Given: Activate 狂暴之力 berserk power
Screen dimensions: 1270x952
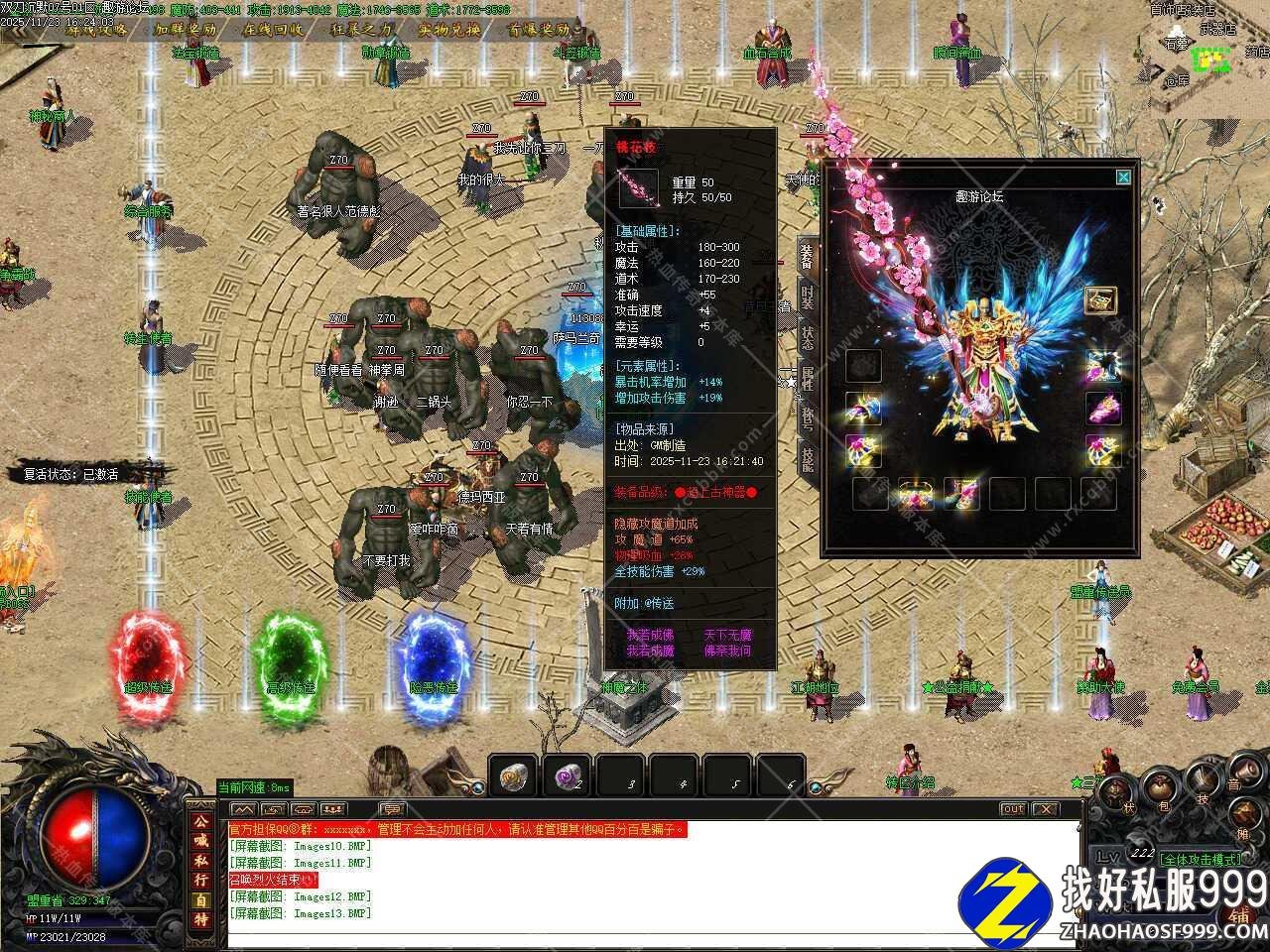Looking at the screenshot, I should pyautogui.click(x=361, y=29).
